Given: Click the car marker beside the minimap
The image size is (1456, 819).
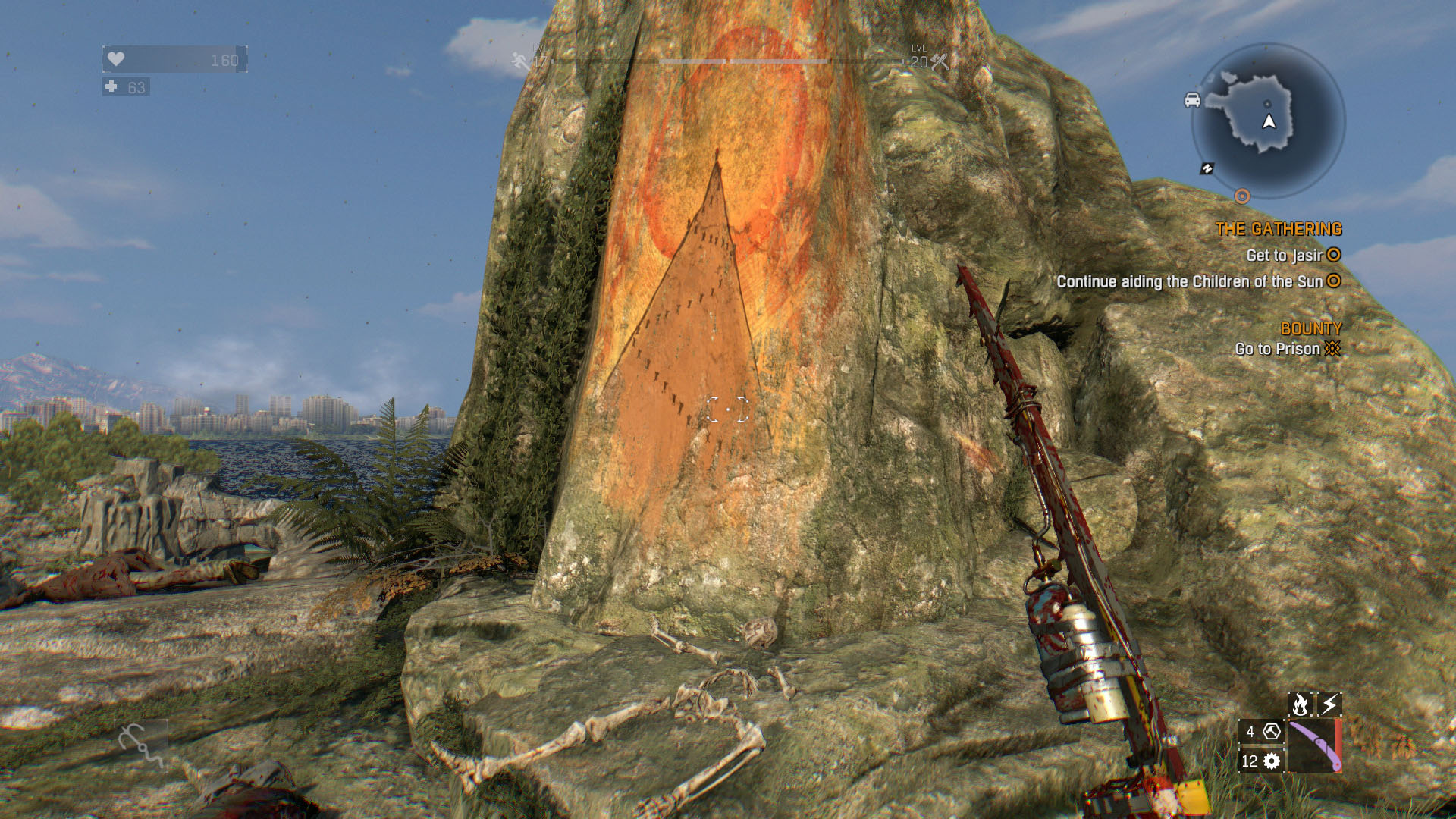Looking at the screenshot, I should pos(1192,100).
